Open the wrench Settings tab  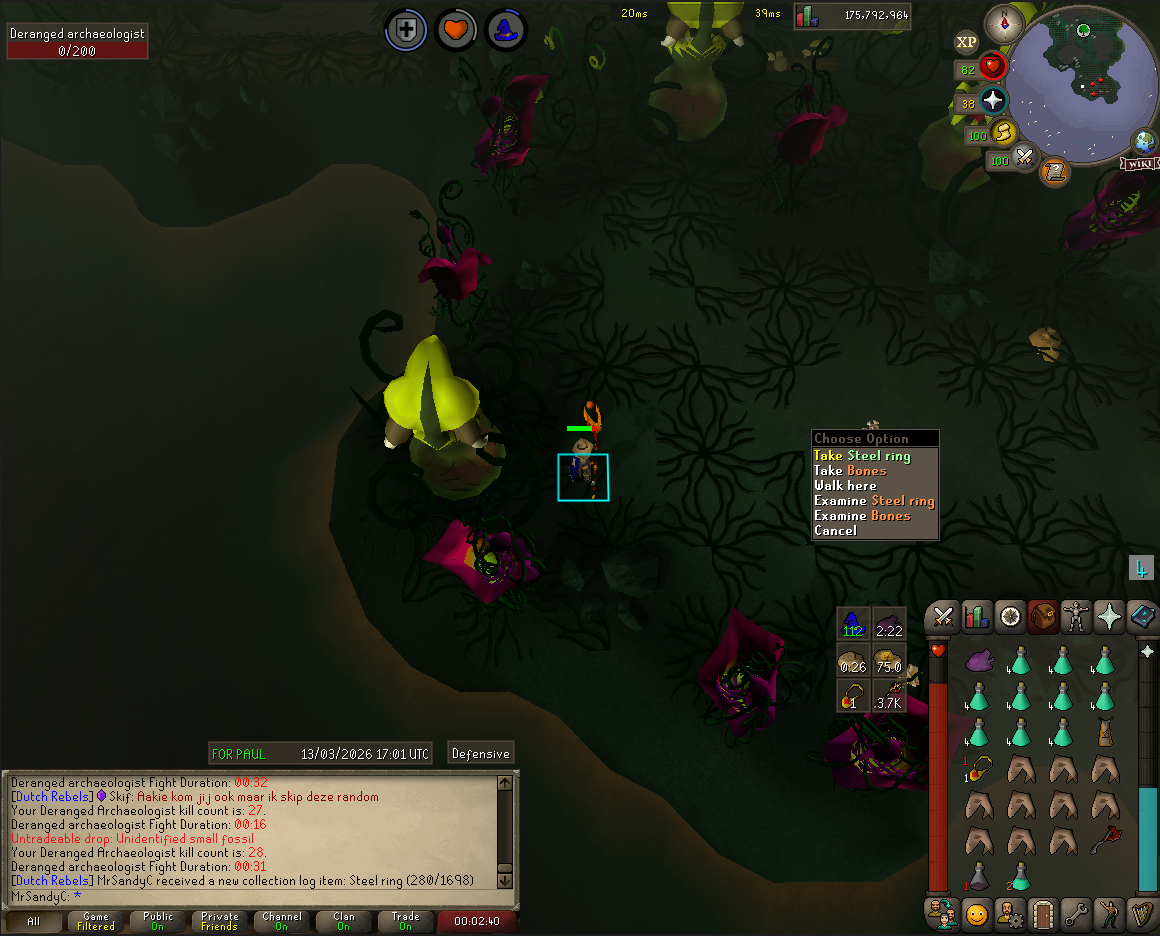pos(1075,913)
